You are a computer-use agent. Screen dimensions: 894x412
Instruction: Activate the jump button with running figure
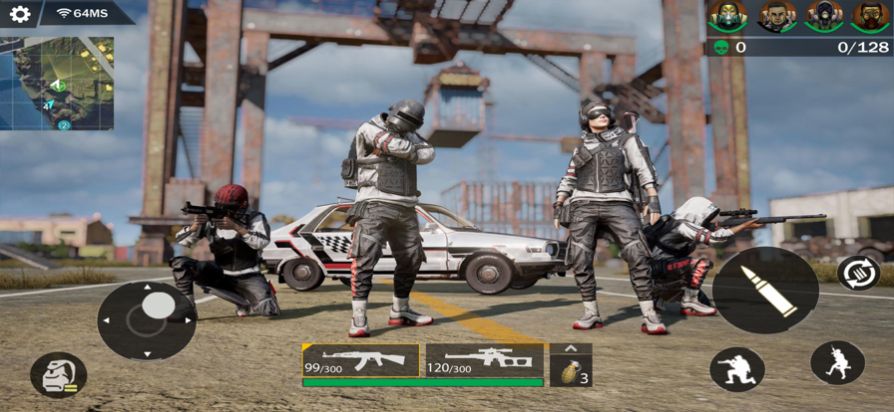click(837, 363)
